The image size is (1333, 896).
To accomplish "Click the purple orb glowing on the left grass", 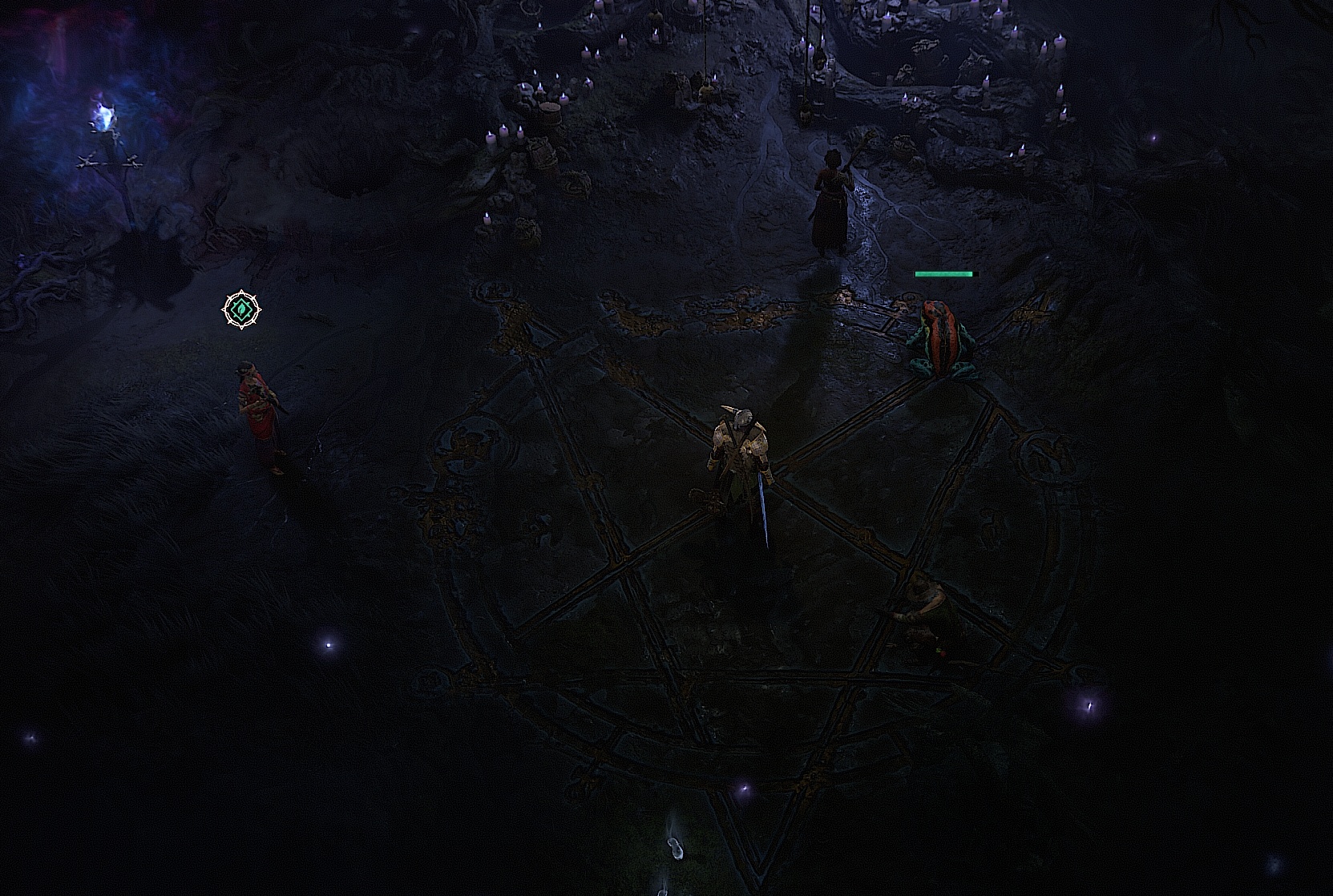I will point(329,645).
